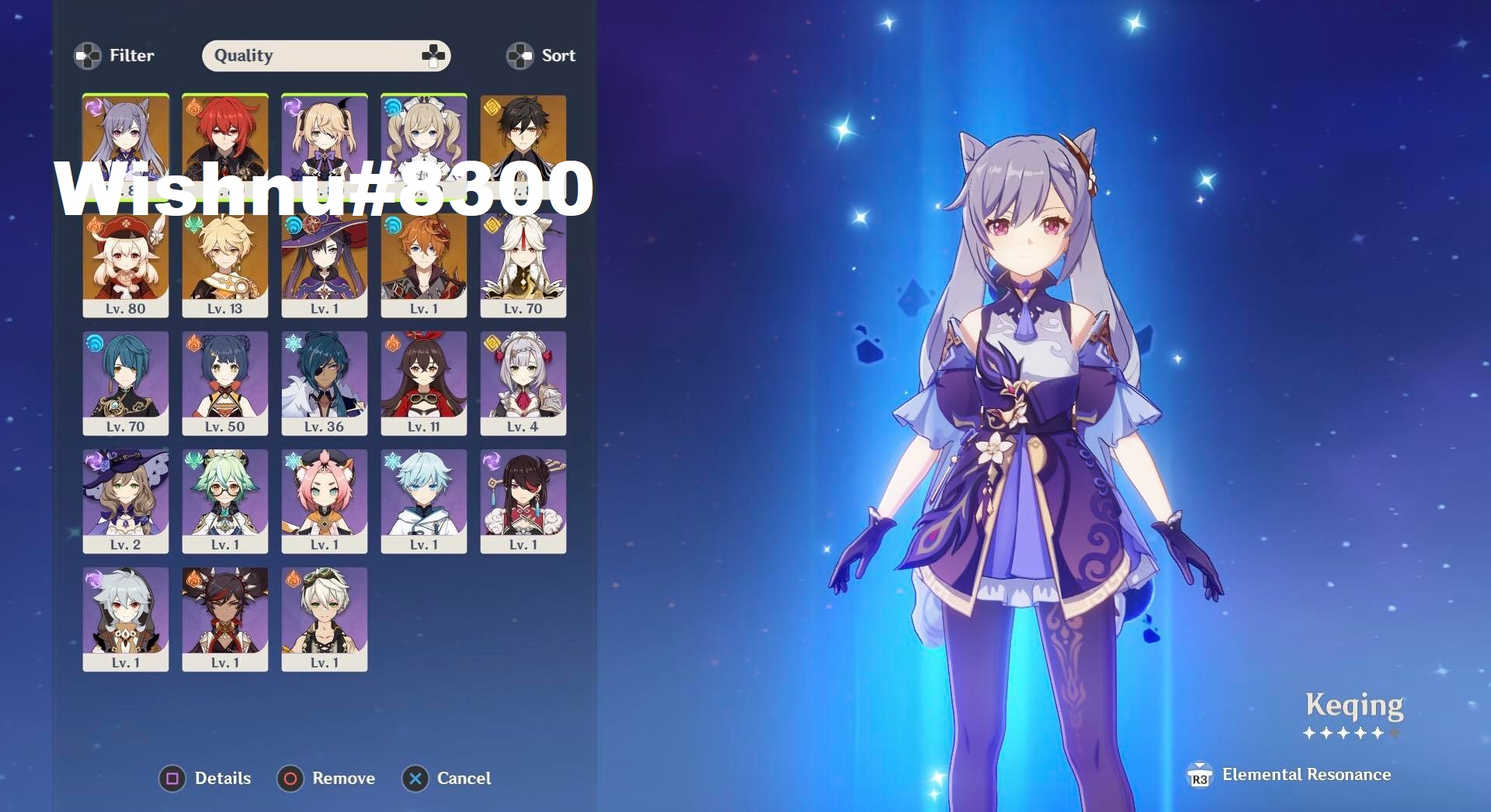This screenshot has height=812, width=1491.
Task: Click the square icon beside Details
Action: [172, 779]
